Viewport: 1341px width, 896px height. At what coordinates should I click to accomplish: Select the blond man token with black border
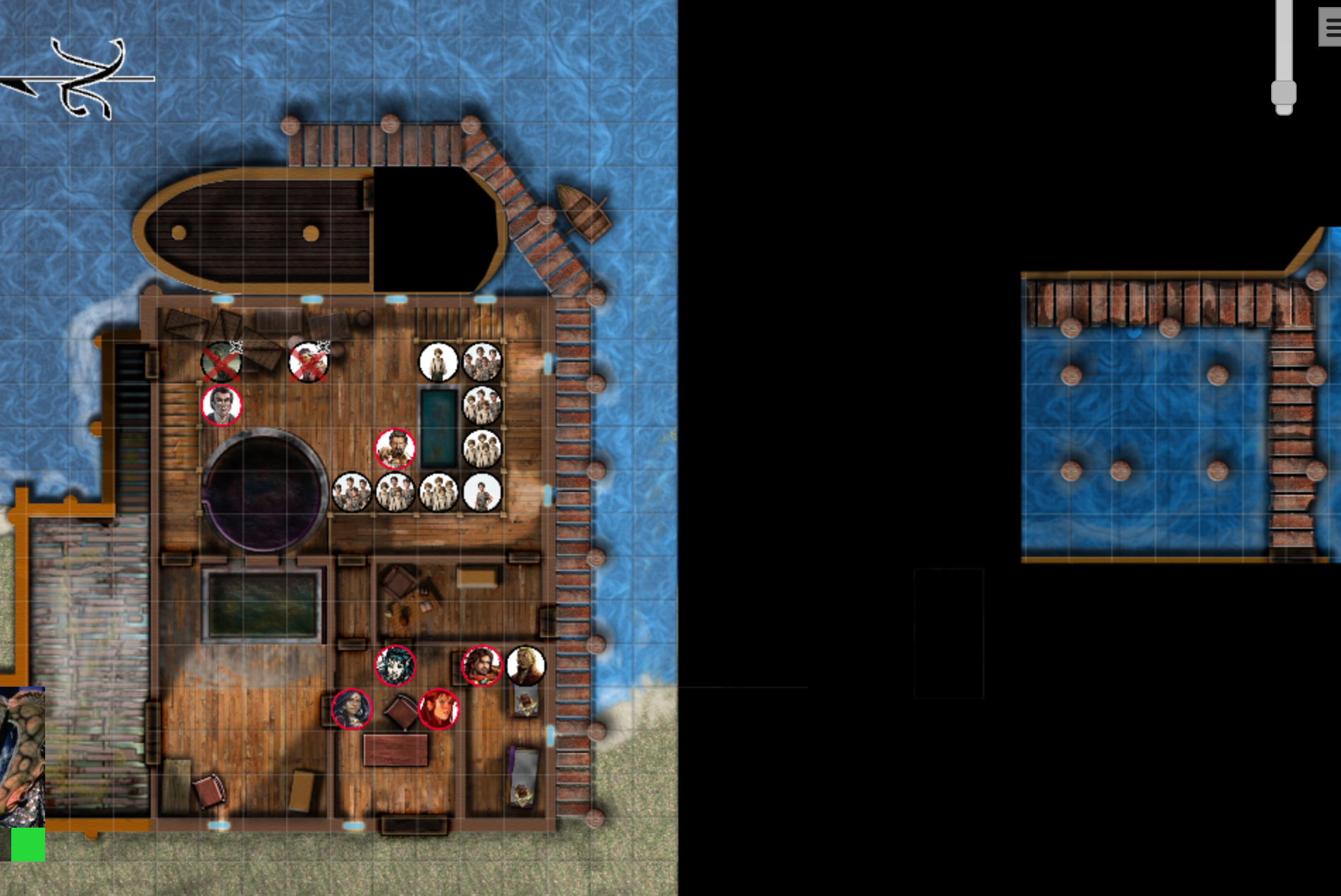pyautogui.click(x=526, y=665)
